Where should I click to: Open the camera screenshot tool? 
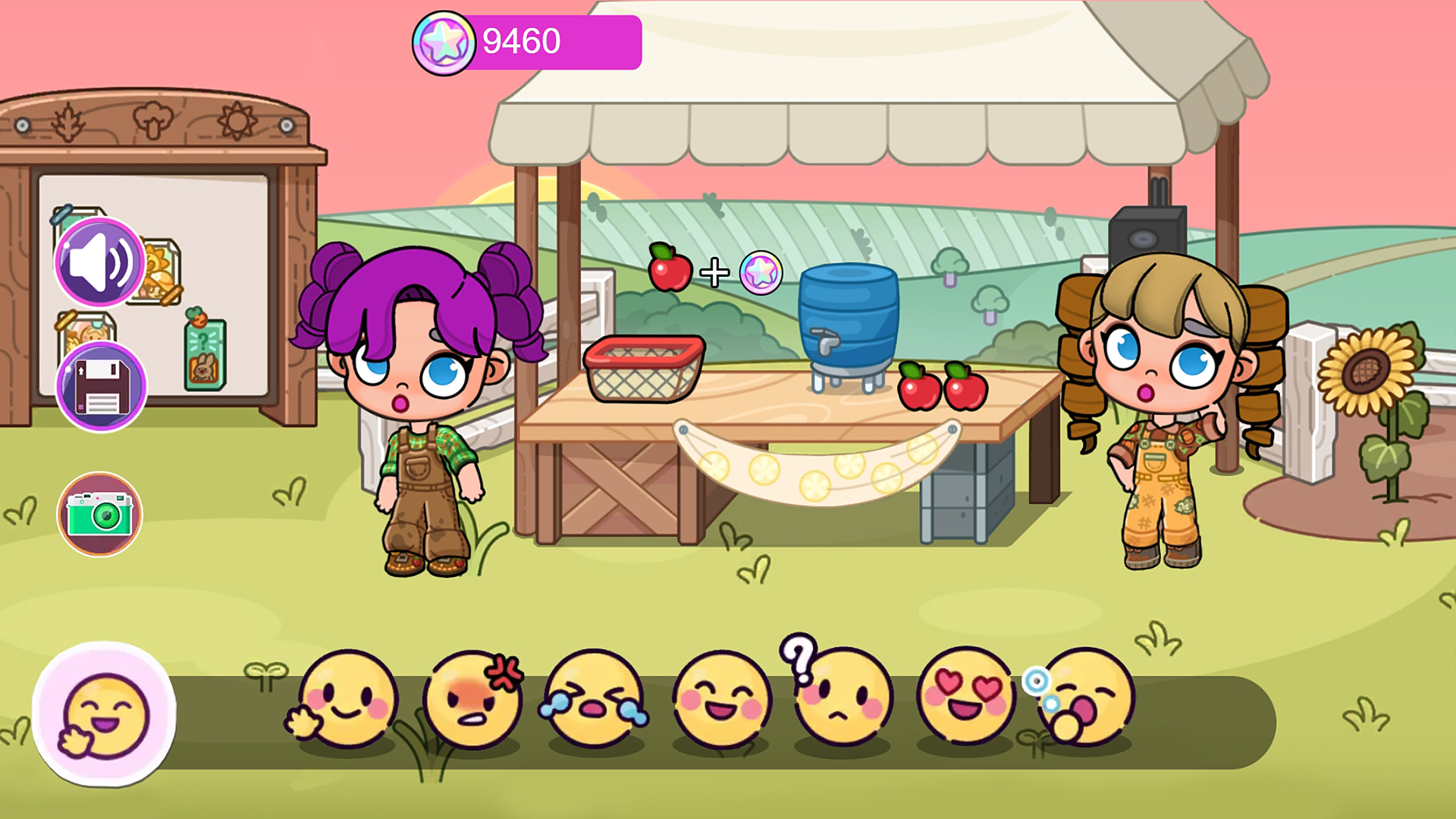(99, 514)
